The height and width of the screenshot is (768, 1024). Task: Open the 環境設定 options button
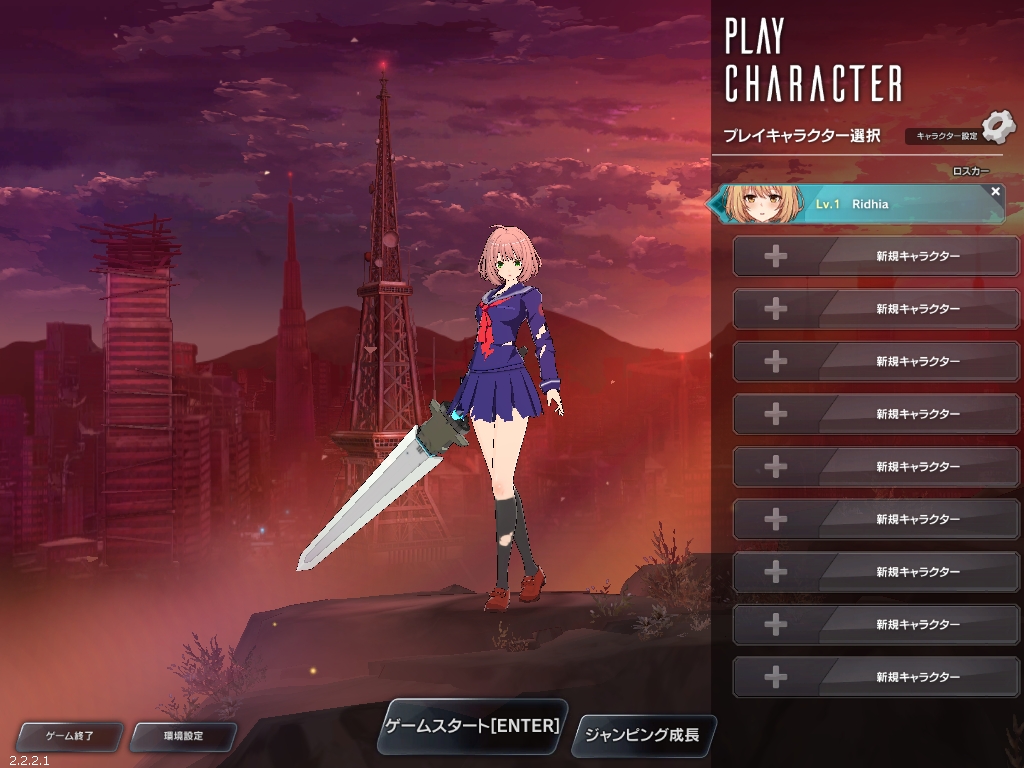pos(183,736)
